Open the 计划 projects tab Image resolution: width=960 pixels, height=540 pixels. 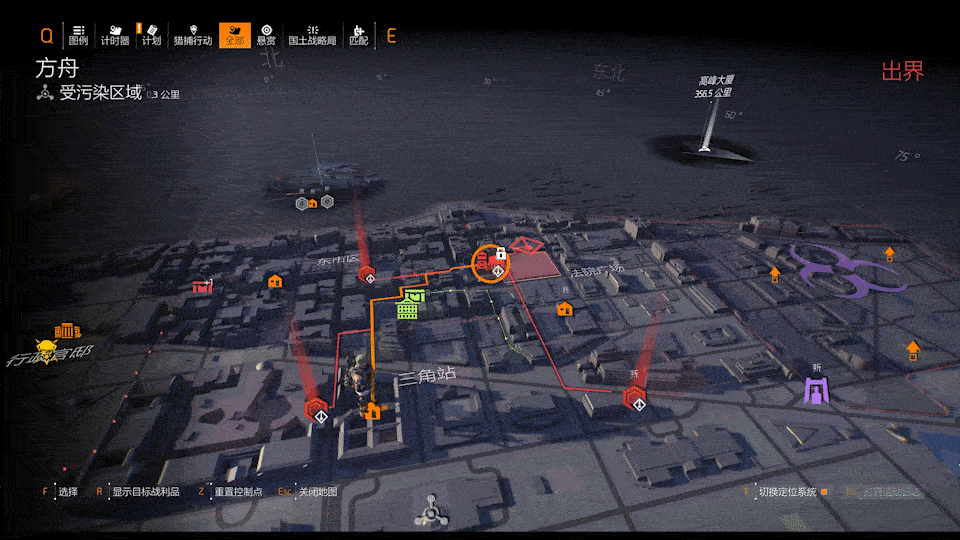coord(151,35)
